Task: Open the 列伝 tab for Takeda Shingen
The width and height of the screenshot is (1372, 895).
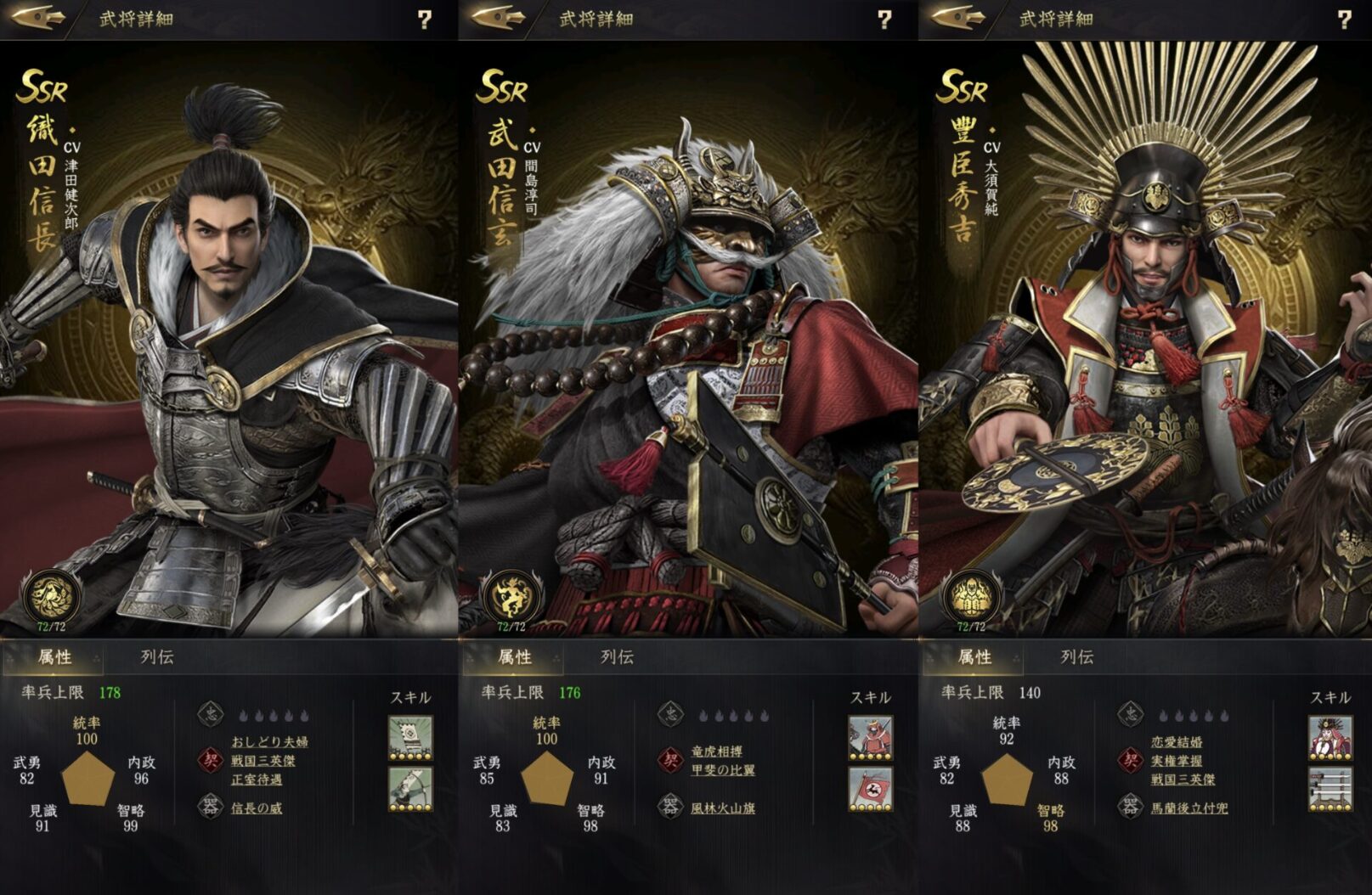Action: pos(617,656)
